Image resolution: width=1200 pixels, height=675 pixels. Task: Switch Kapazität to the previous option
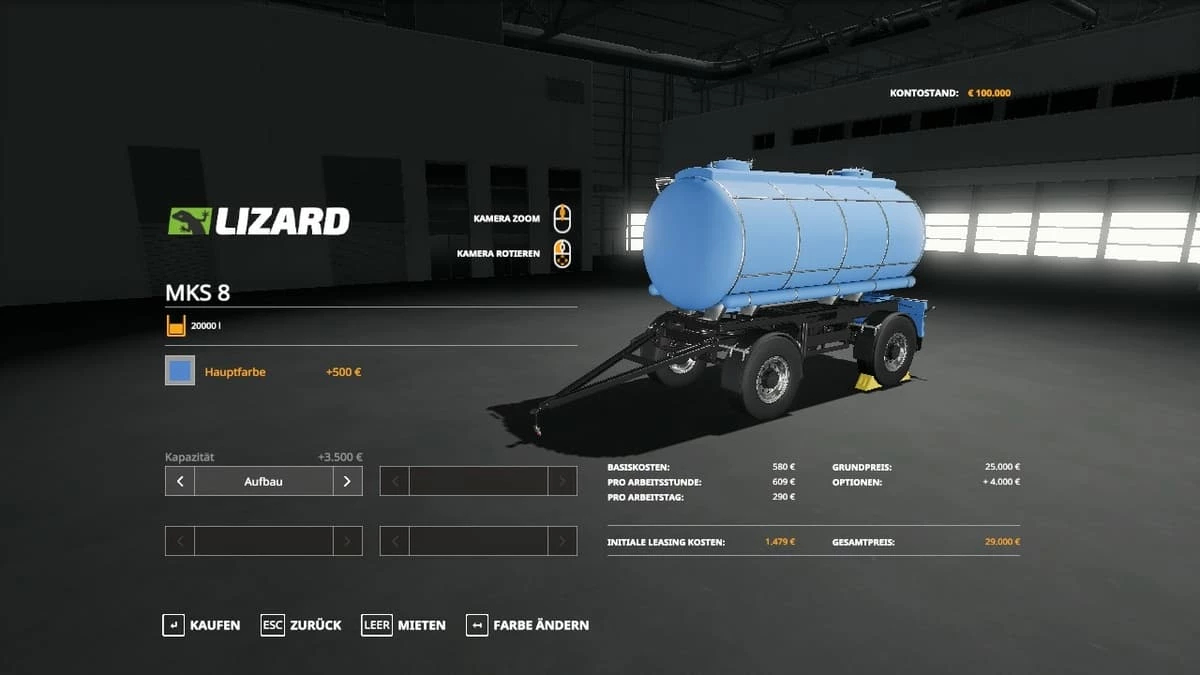pyautogui.click(x=180, y=481)
